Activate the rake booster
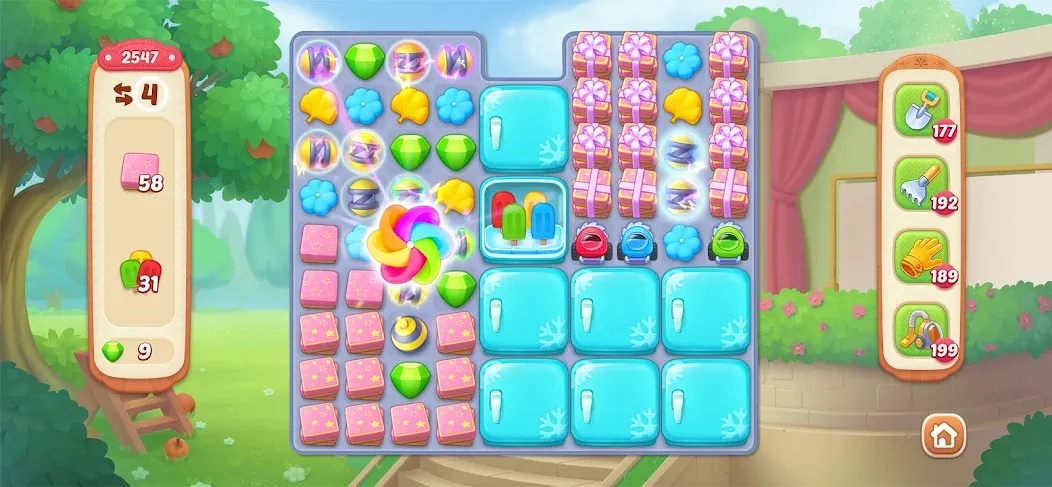This screenshot has height=487, width=1052. tap(915, 182)
